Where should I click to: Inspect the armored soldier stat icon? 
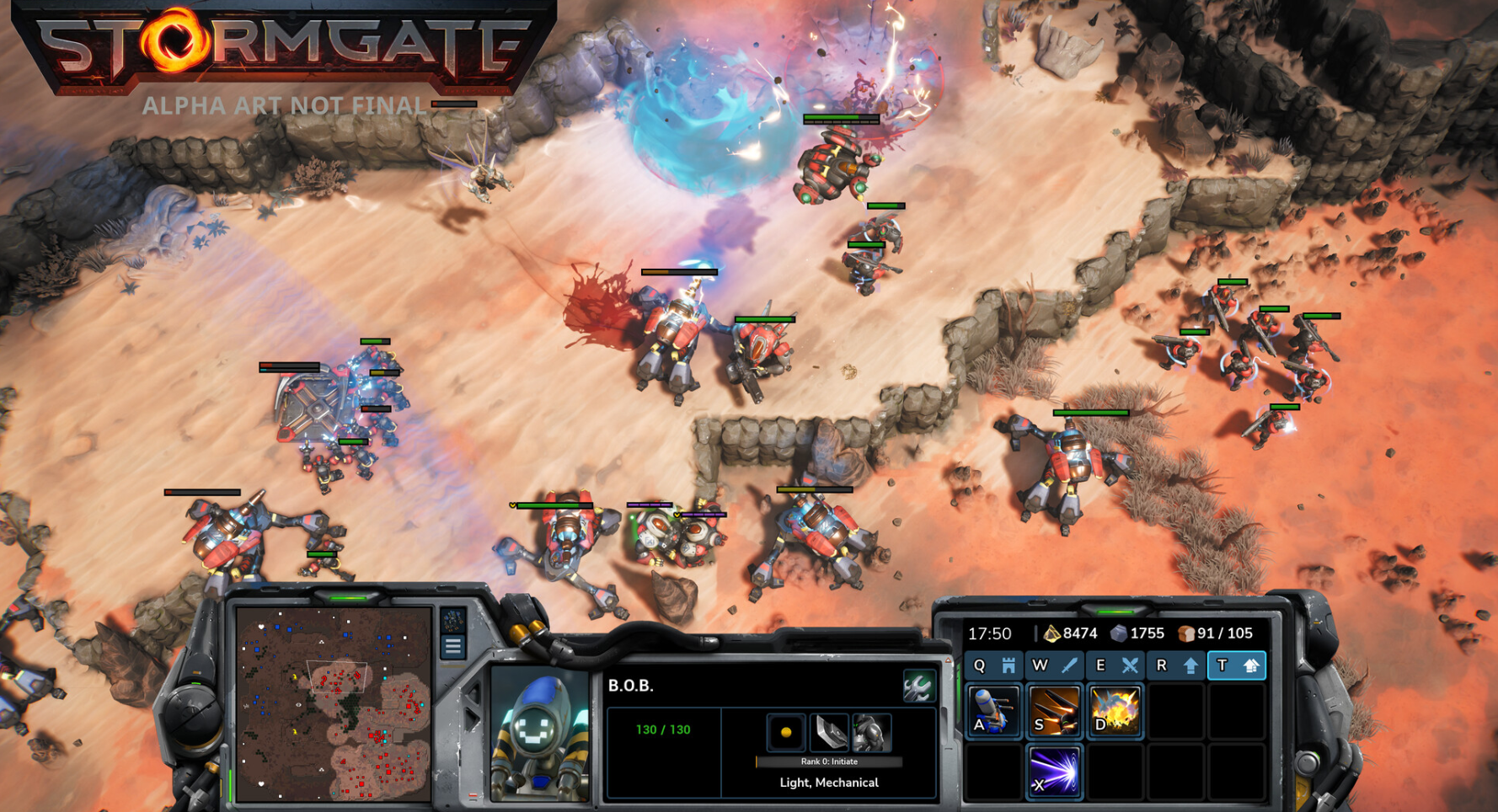871,733
